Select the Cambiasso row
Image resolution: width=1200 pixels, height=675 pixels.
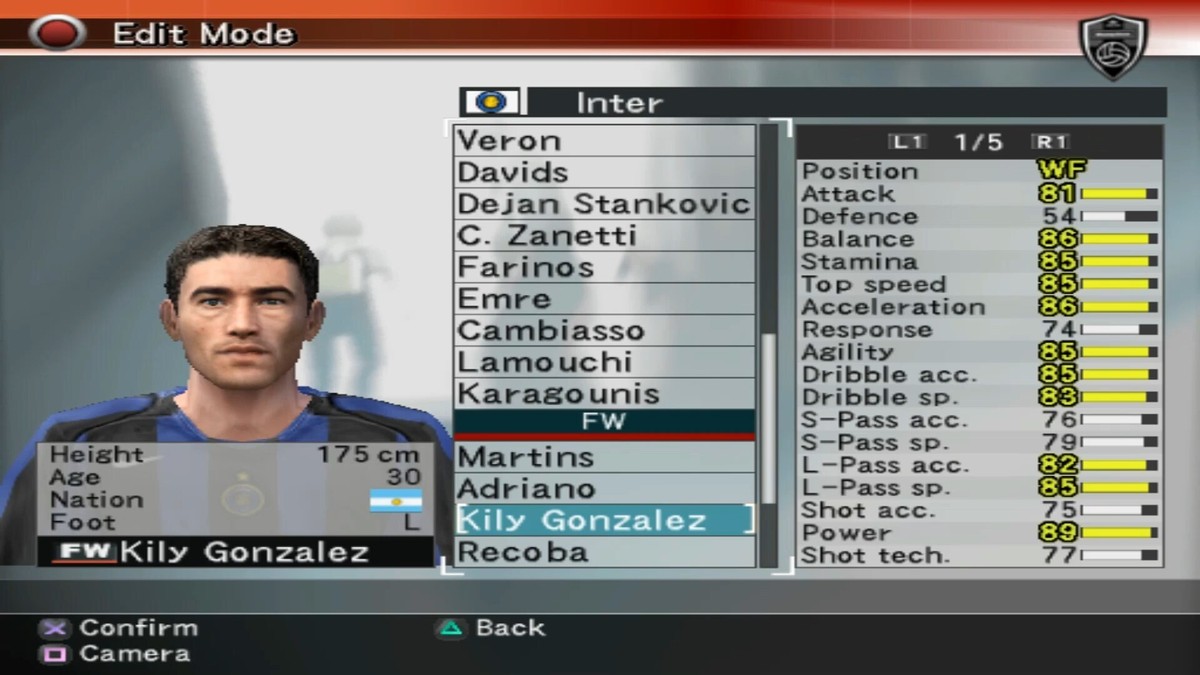[604, 331]
